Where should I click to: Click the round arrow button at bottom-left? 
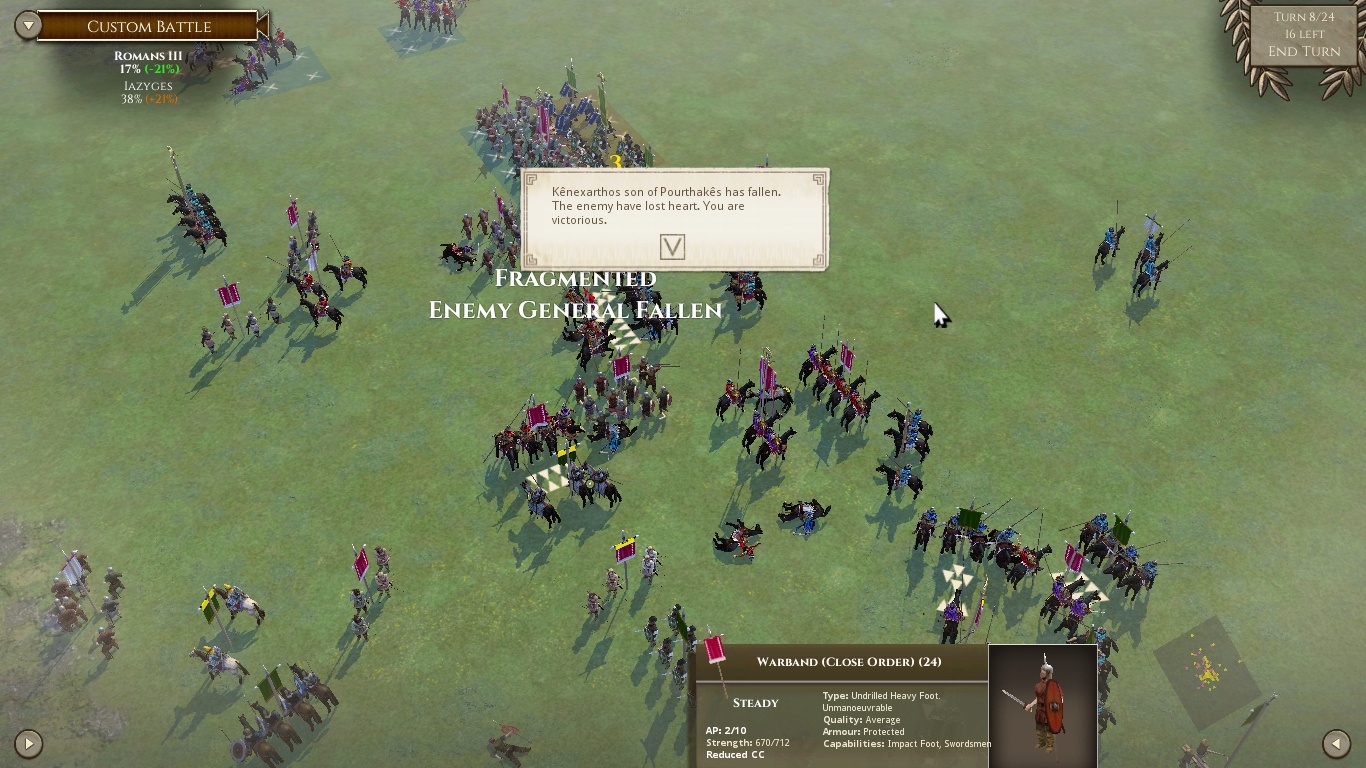28,743
